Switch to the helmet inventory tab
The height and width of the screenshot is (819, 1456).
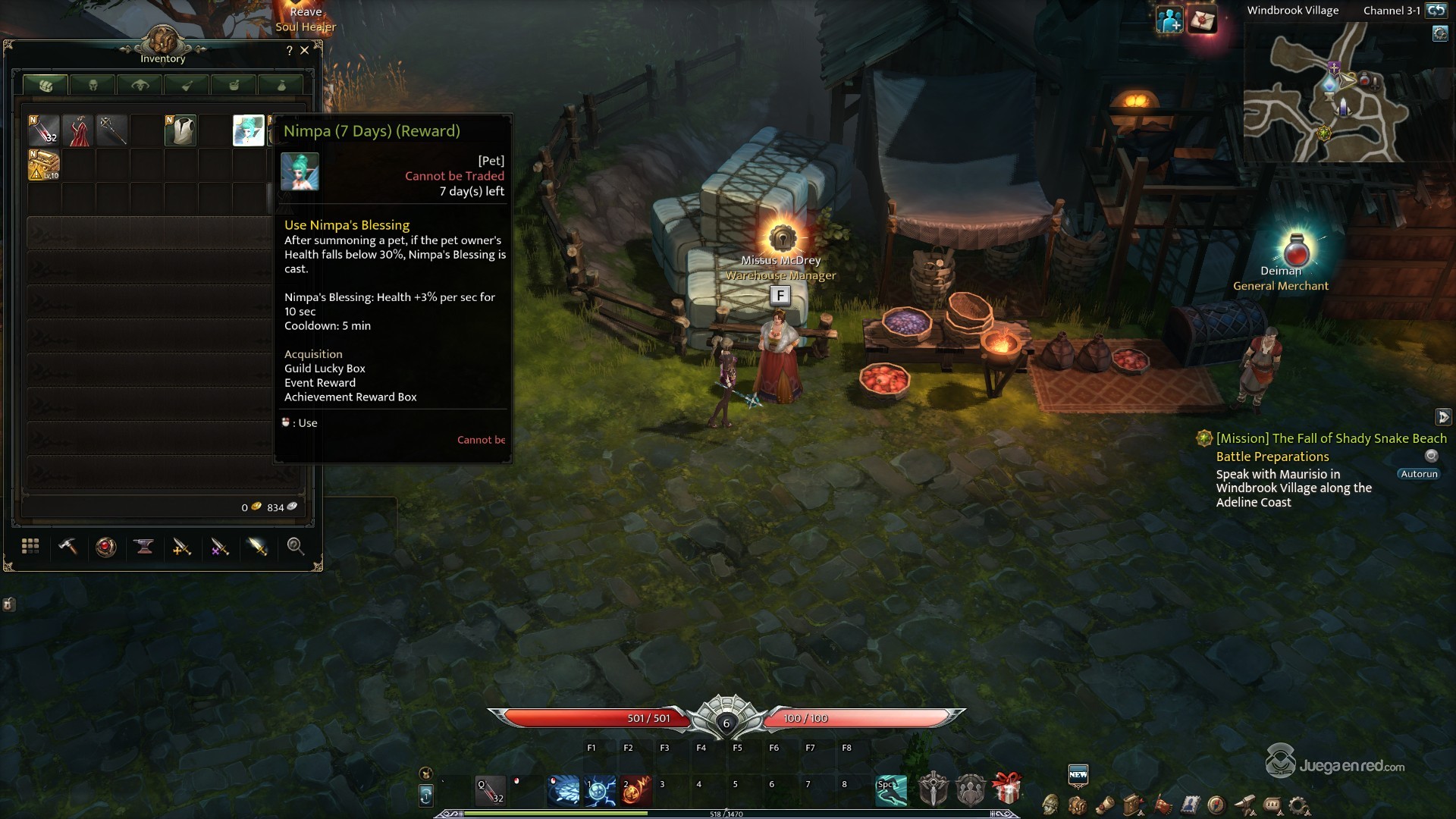coord(93,85)
